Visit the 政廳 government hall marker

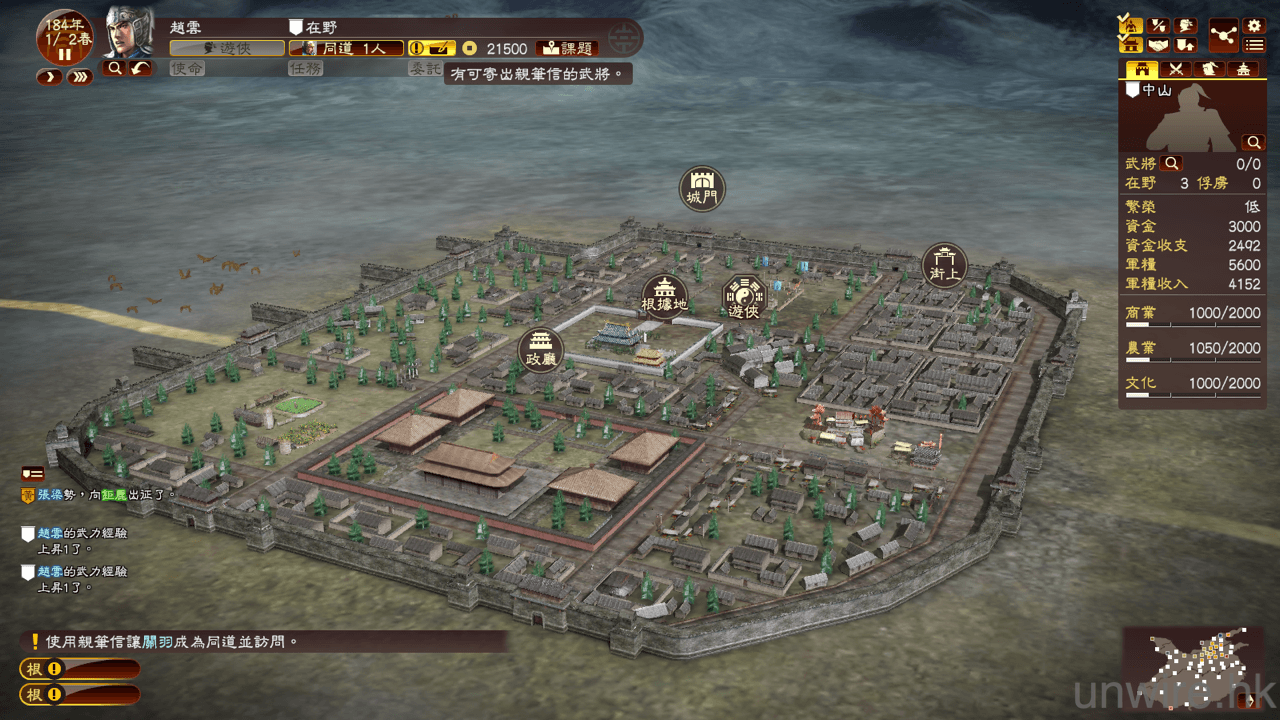(541, 350)
